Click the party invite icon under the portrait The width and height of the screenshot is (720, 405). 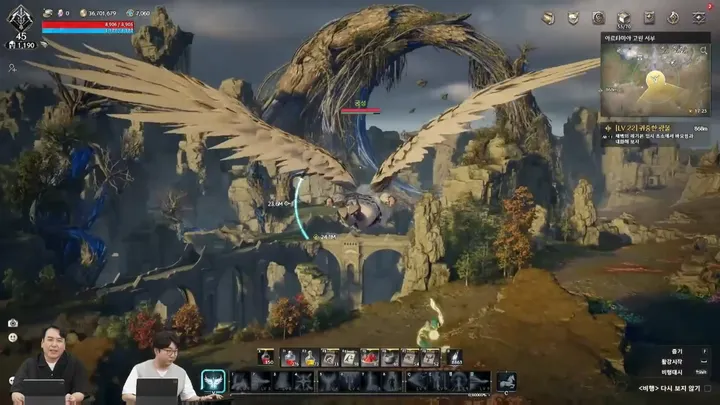coord(12,68)
